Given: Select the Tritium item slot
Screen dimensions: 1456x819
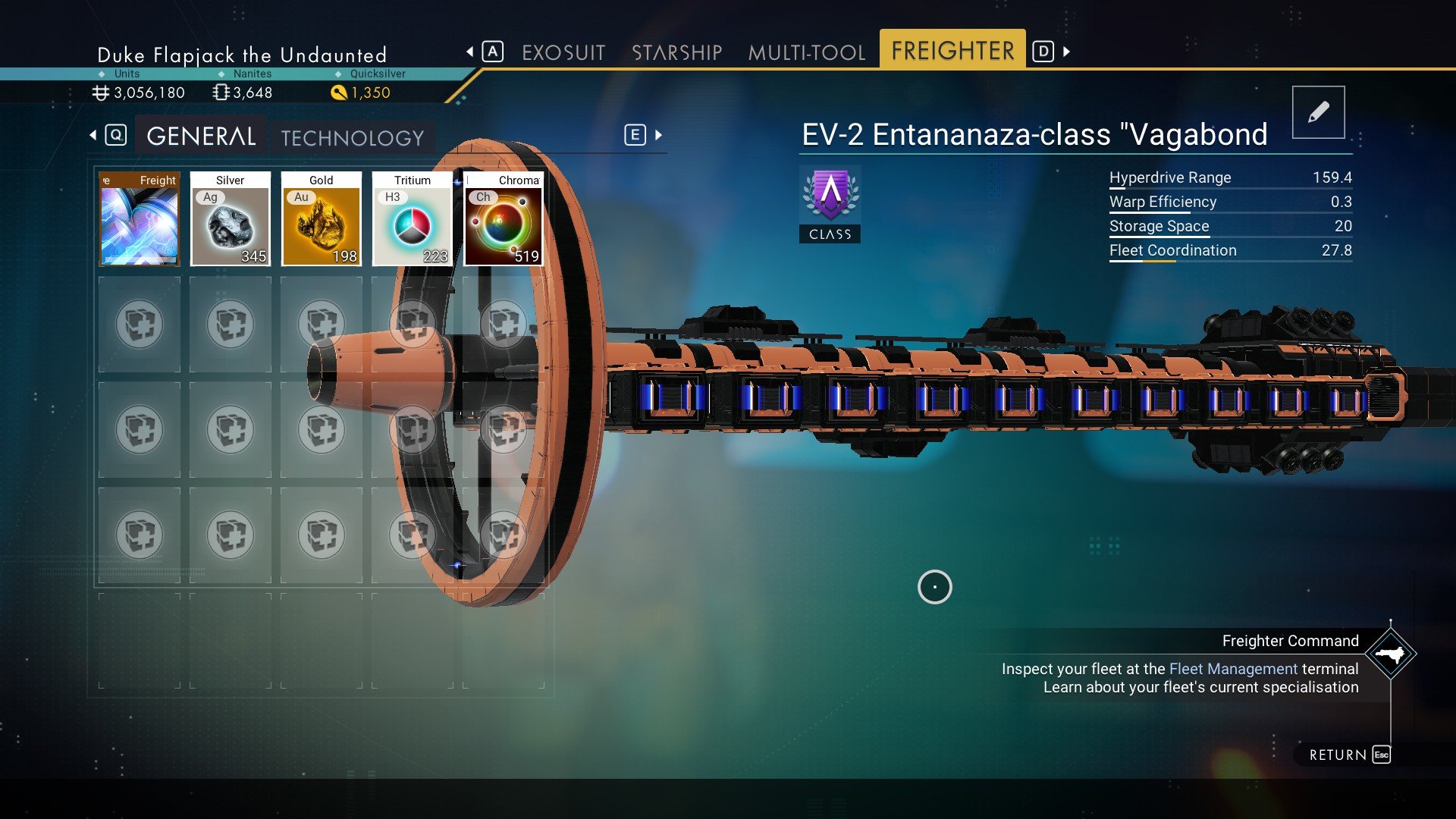Looking at the screenshot, I should (412, 219).
